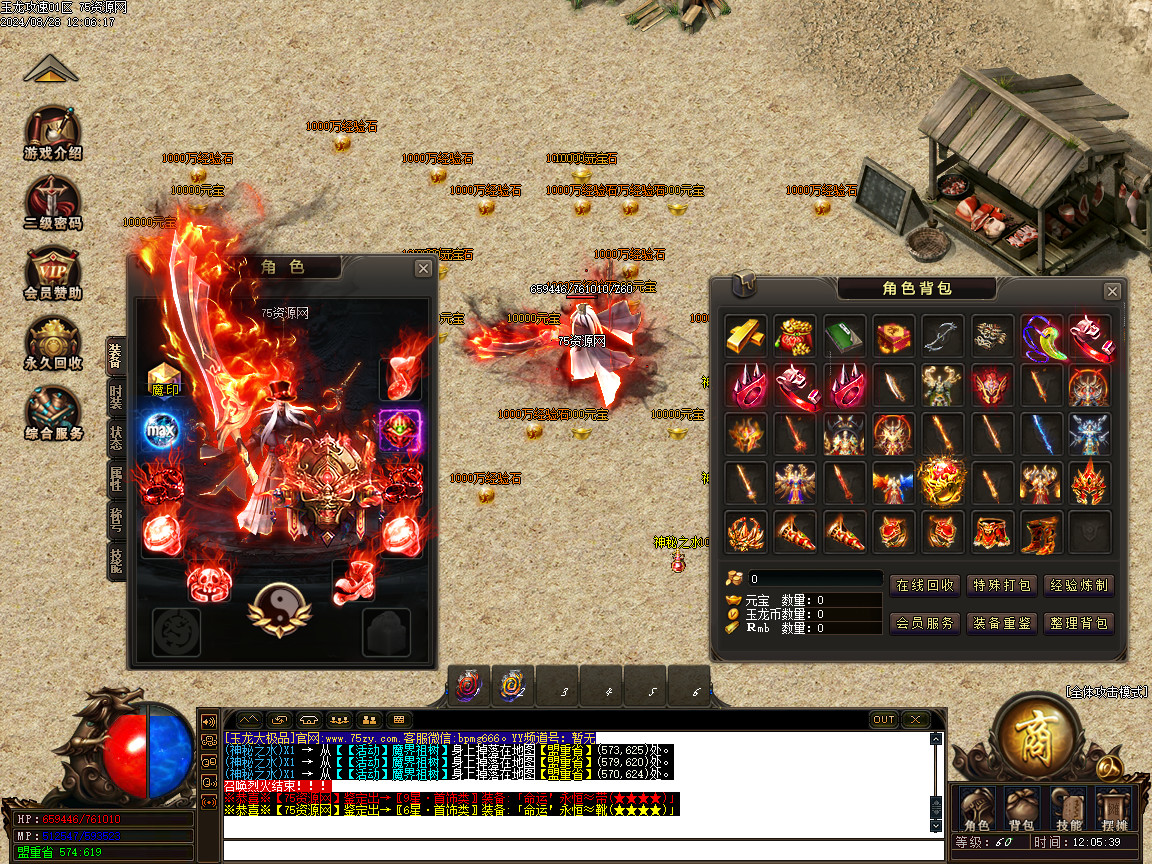Open the 游戏介绍 game introduction menu
1152x864 pixels.
(x=54, y=133)
